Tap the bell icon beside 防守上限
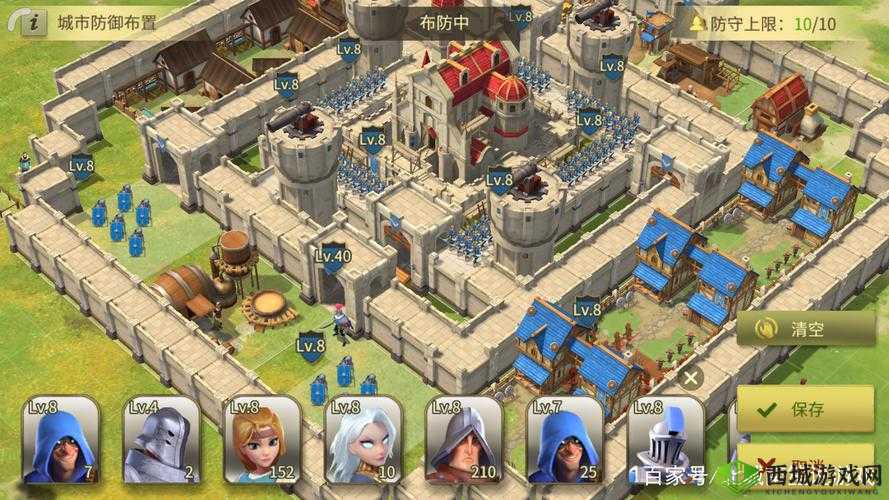 697,22
